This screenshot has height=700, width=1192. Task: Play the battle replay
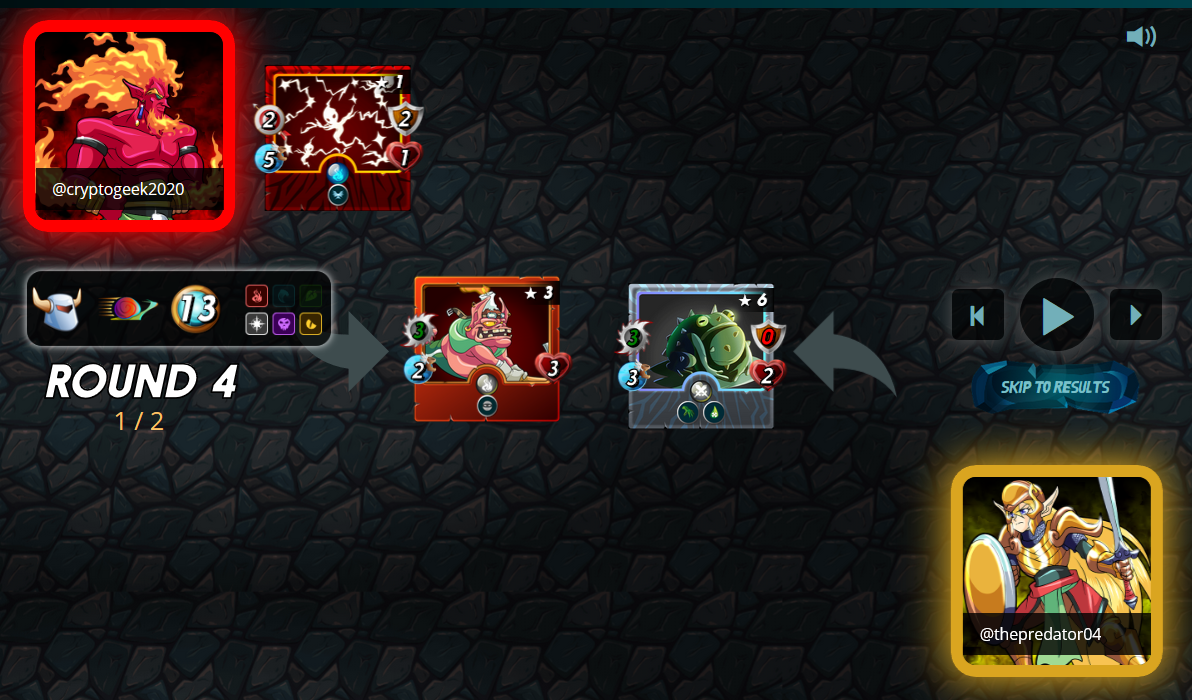[1056, 315]
